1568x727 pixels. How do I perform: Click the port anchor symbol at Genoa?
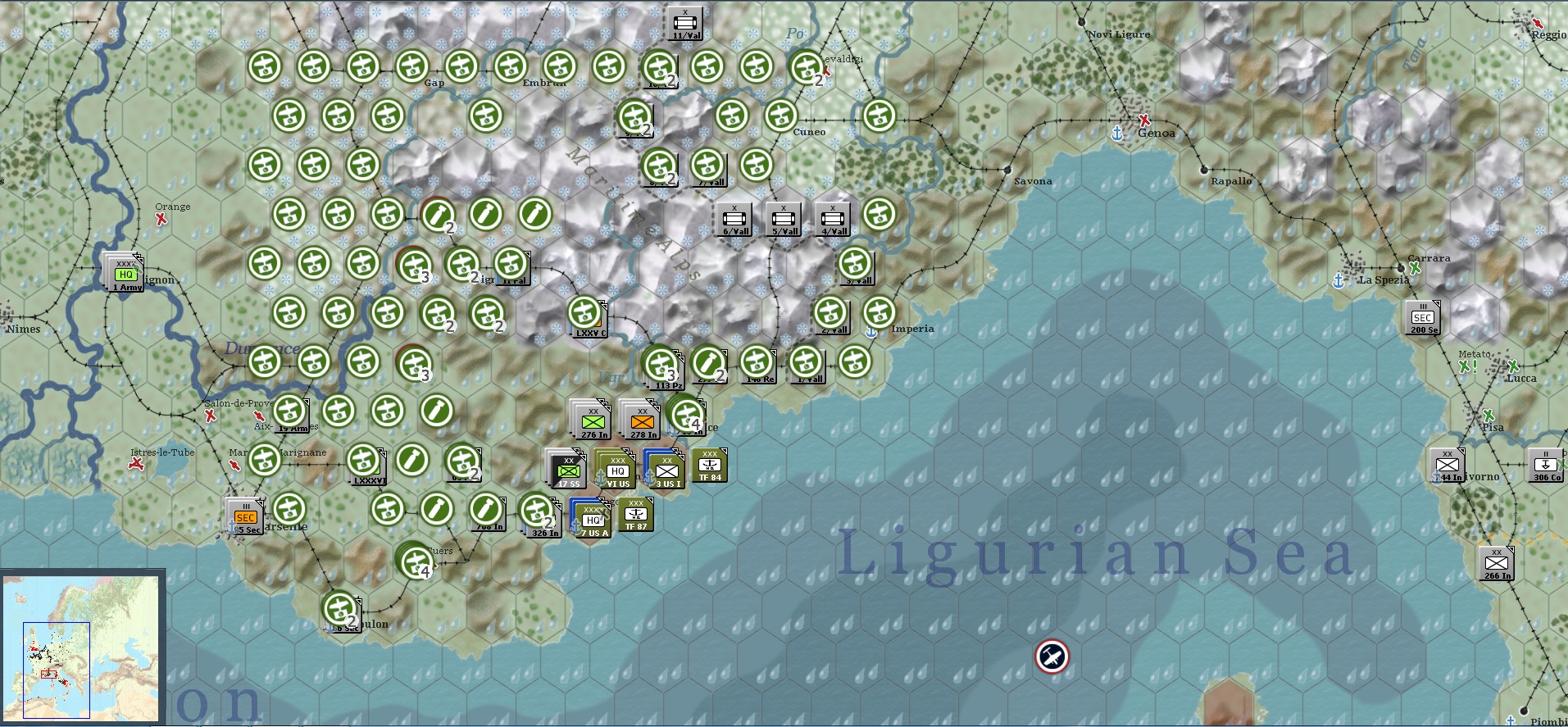pyautogui.click(x=1117, y=131)
